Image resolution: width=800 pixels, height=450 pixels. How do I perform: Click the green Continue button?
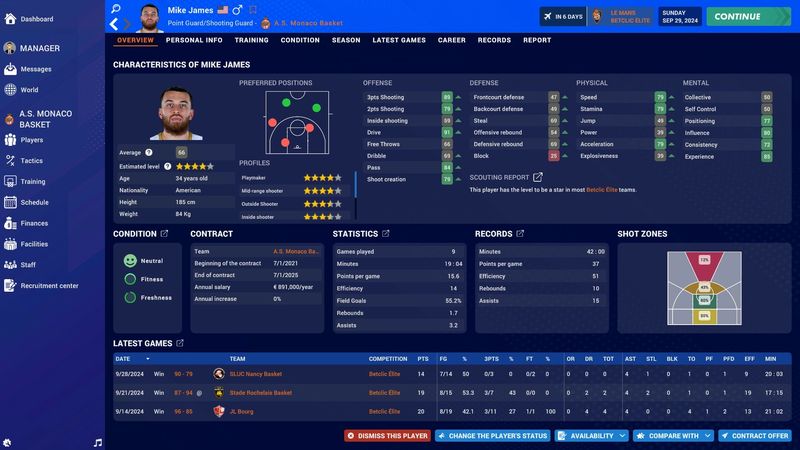tap(748, 16)
